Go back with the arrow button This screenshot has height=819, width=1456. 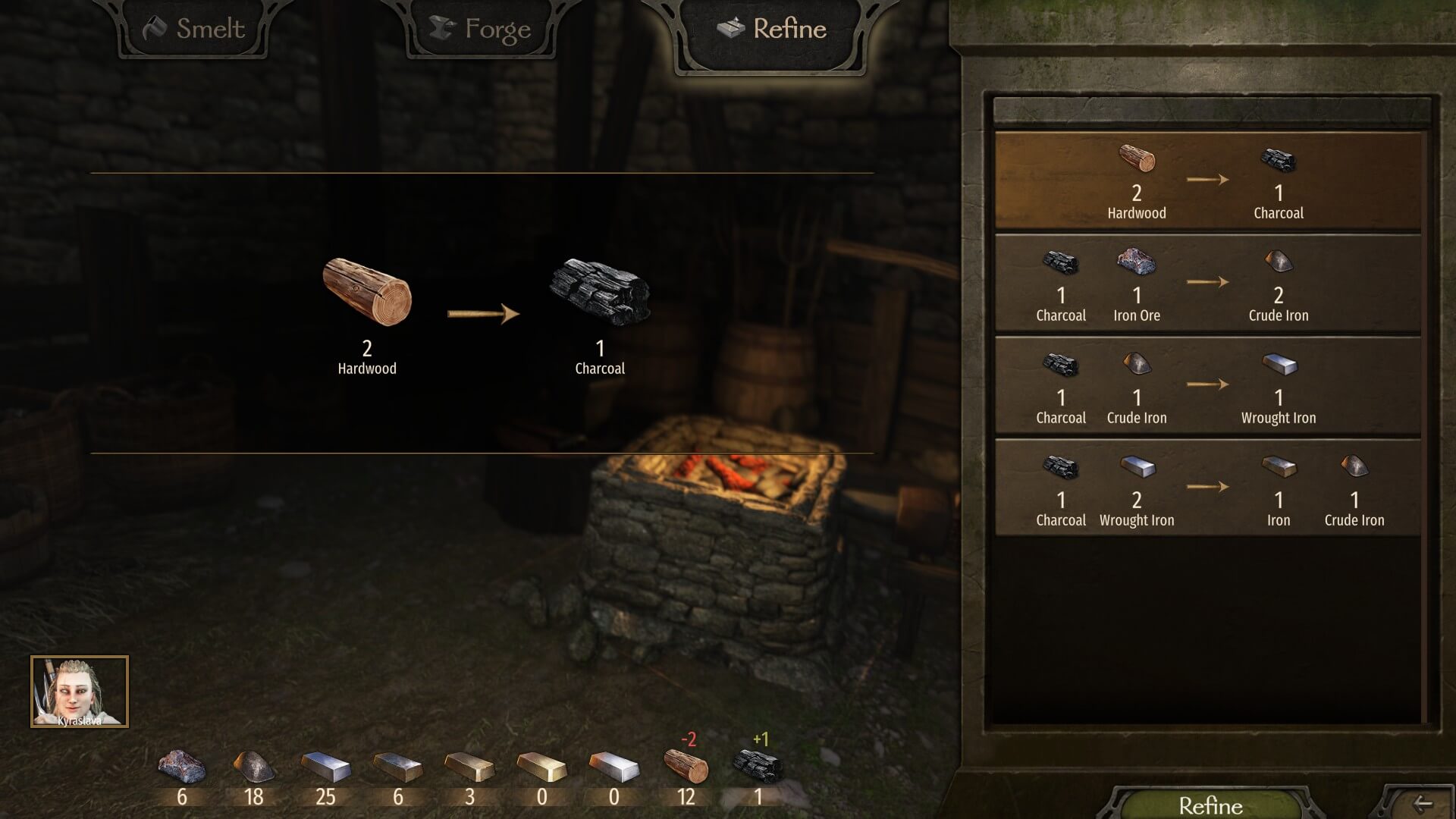[1422, 804]
